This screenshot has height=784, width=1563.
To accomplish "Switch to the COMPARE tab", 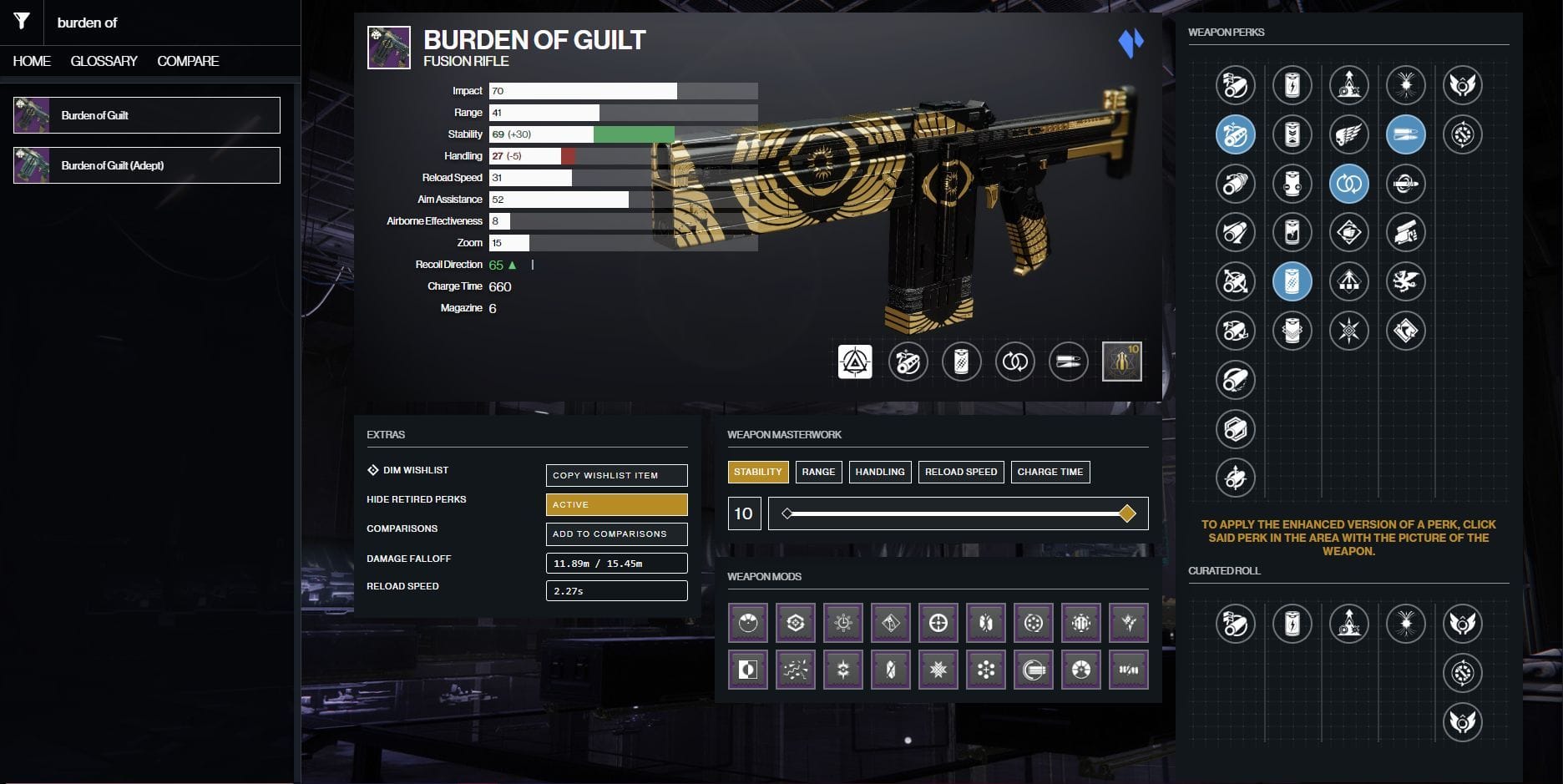I will (x=187, y=61).
